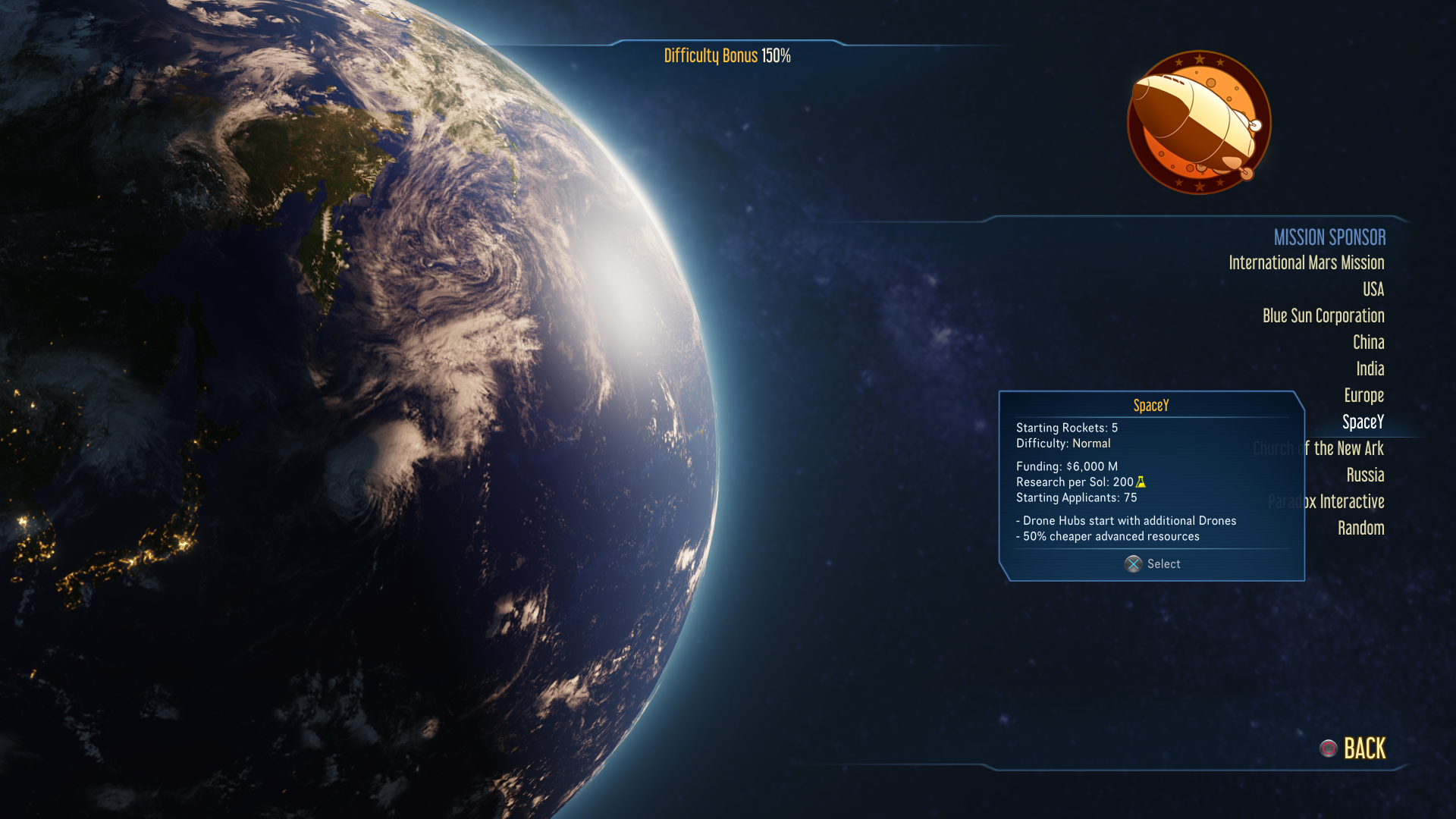Choose Church of the New Ark
1456x819 pixels.
click(1348, 449)
